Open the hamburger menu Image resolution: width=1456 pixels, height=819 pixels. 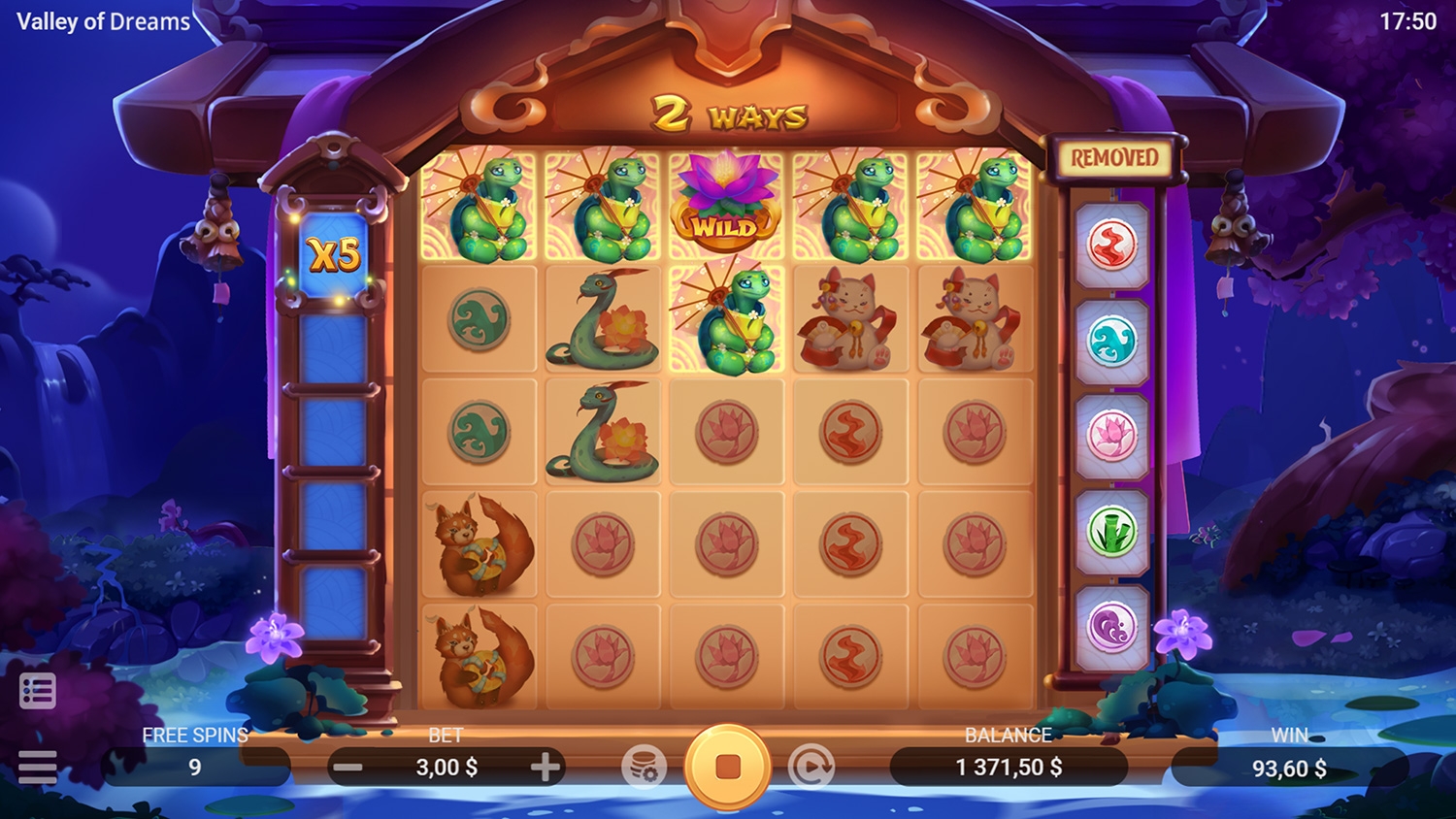point(37,767)
